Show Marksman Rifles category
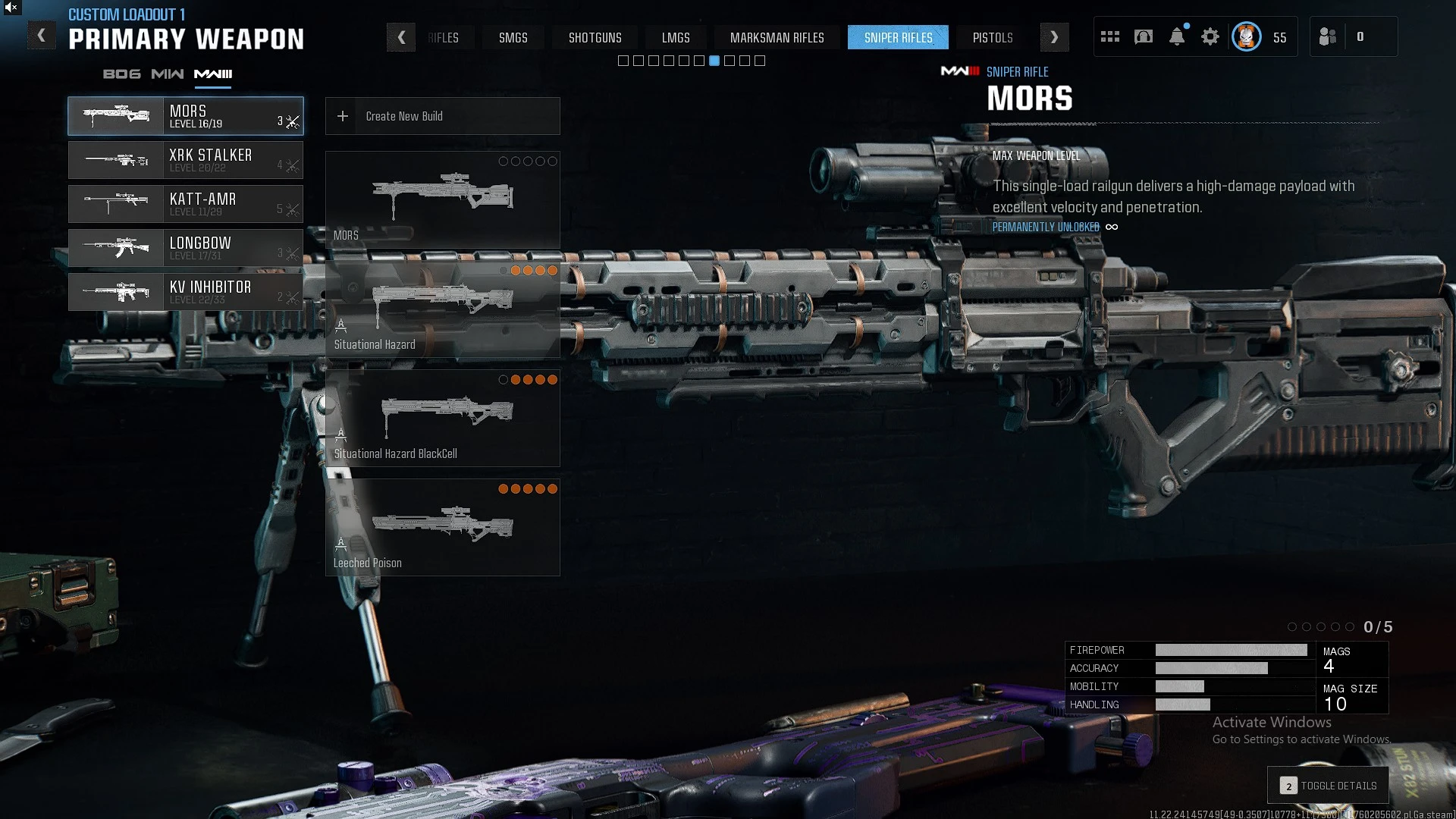 (x=777, y=38)
